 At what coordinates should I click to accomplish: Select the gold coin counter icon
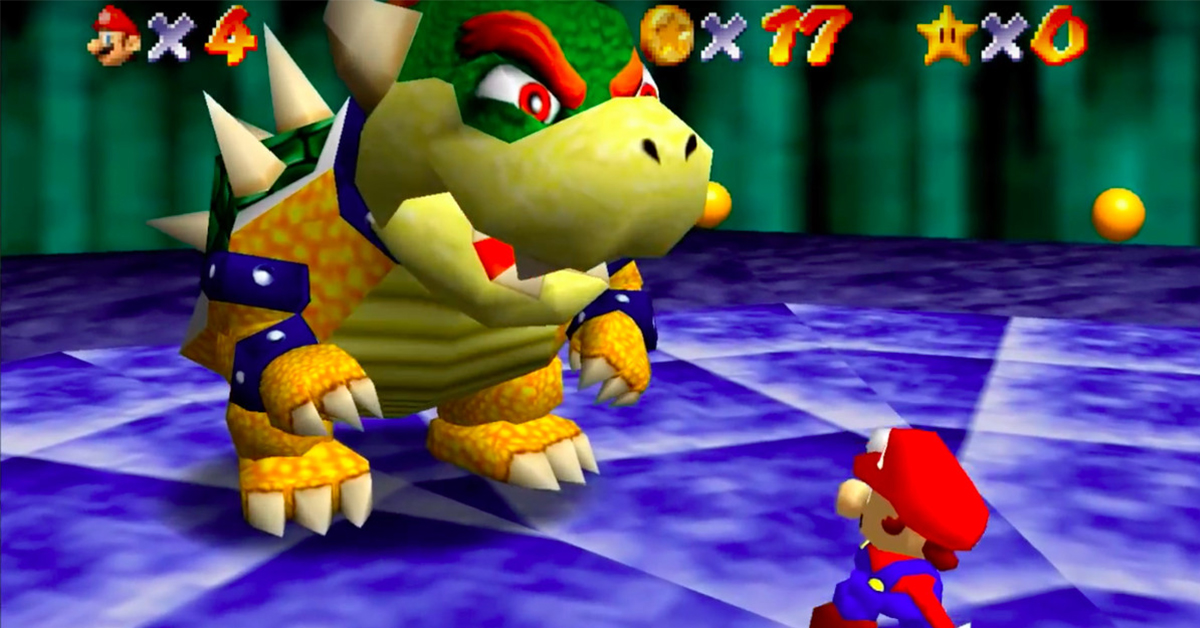666,35
